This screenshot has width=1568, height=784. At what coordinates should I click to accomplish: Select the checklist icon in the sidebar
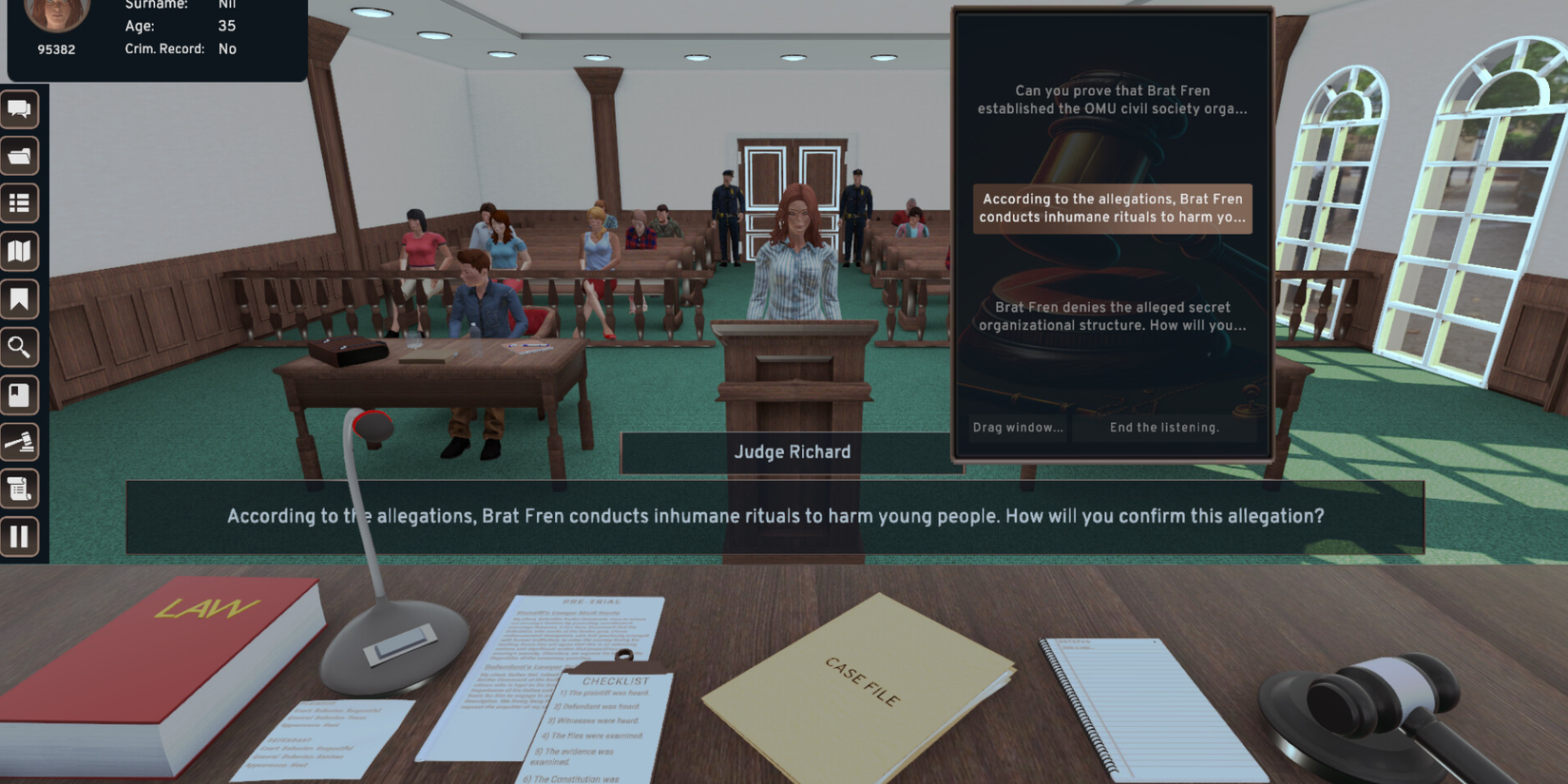20,203
